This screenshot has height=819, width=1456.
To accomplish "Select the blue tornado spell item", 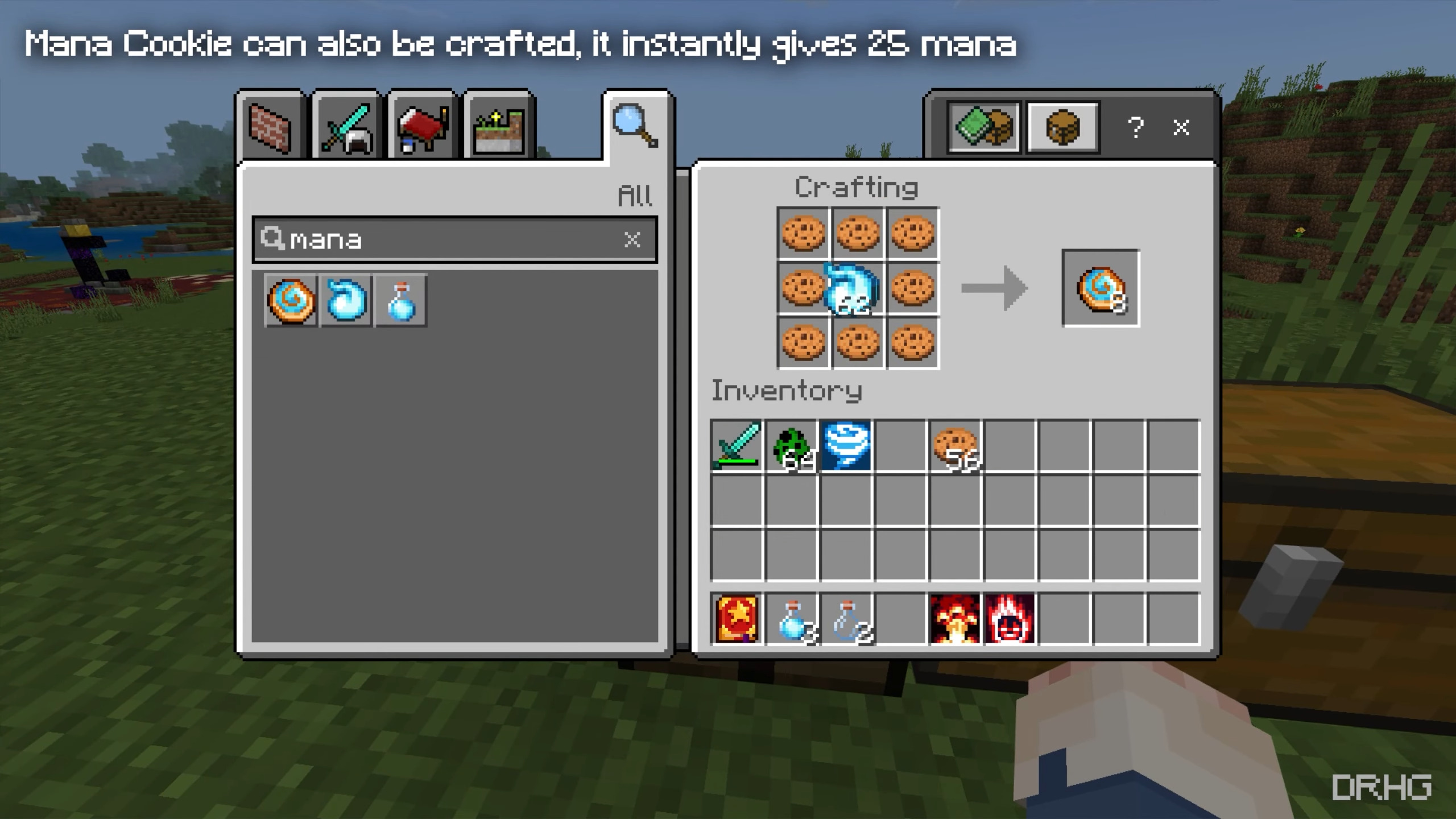I will [x=846, y=446].
